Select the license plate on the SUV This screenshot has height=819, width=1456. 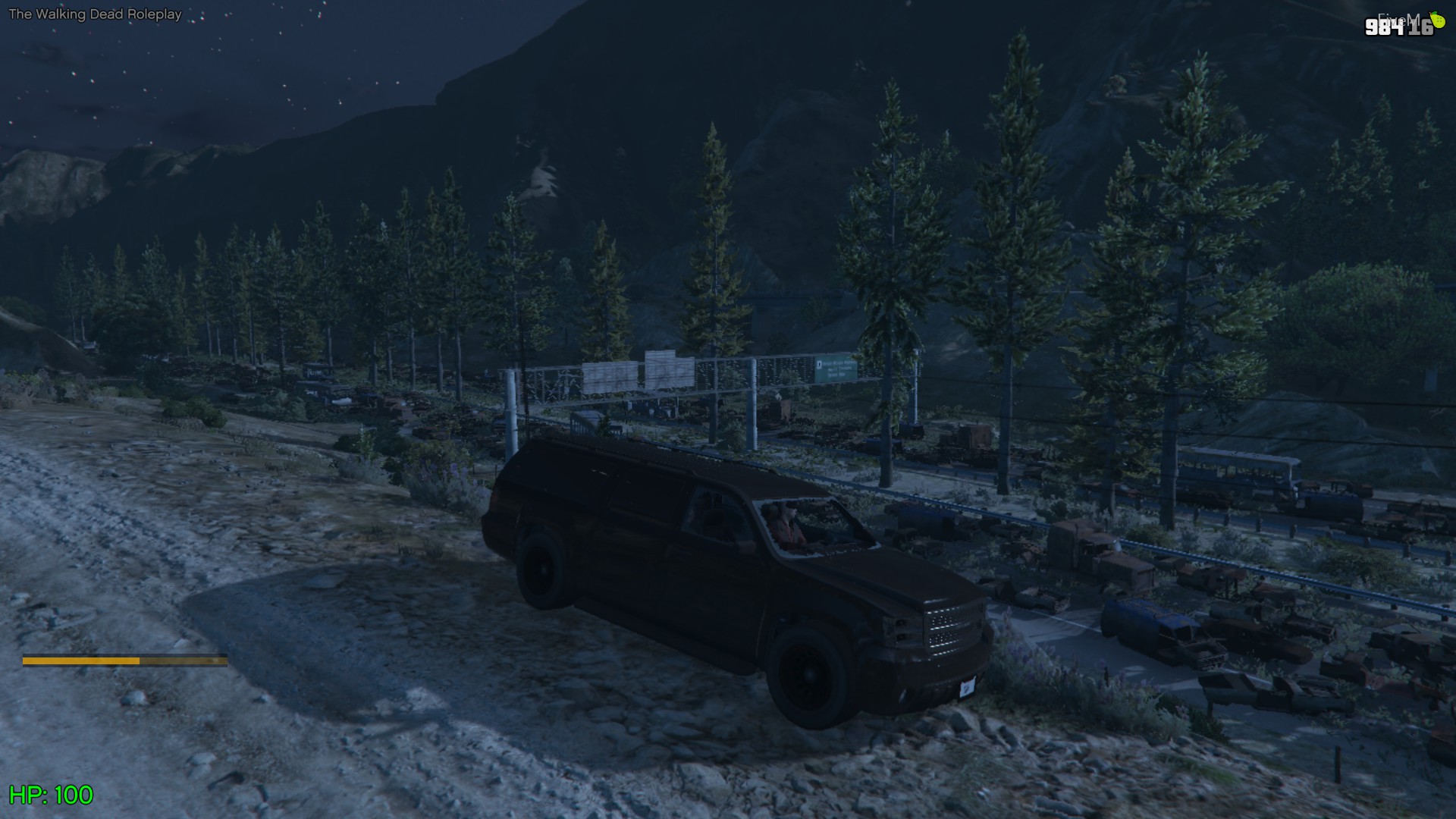(966, 689)
